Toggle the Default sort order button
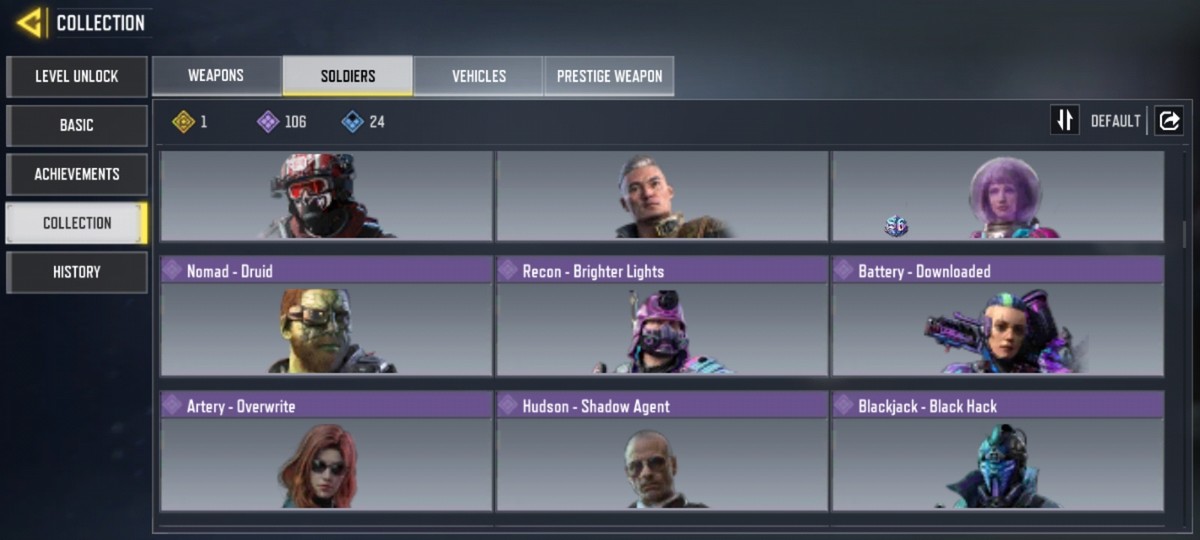 (1065, 121)
